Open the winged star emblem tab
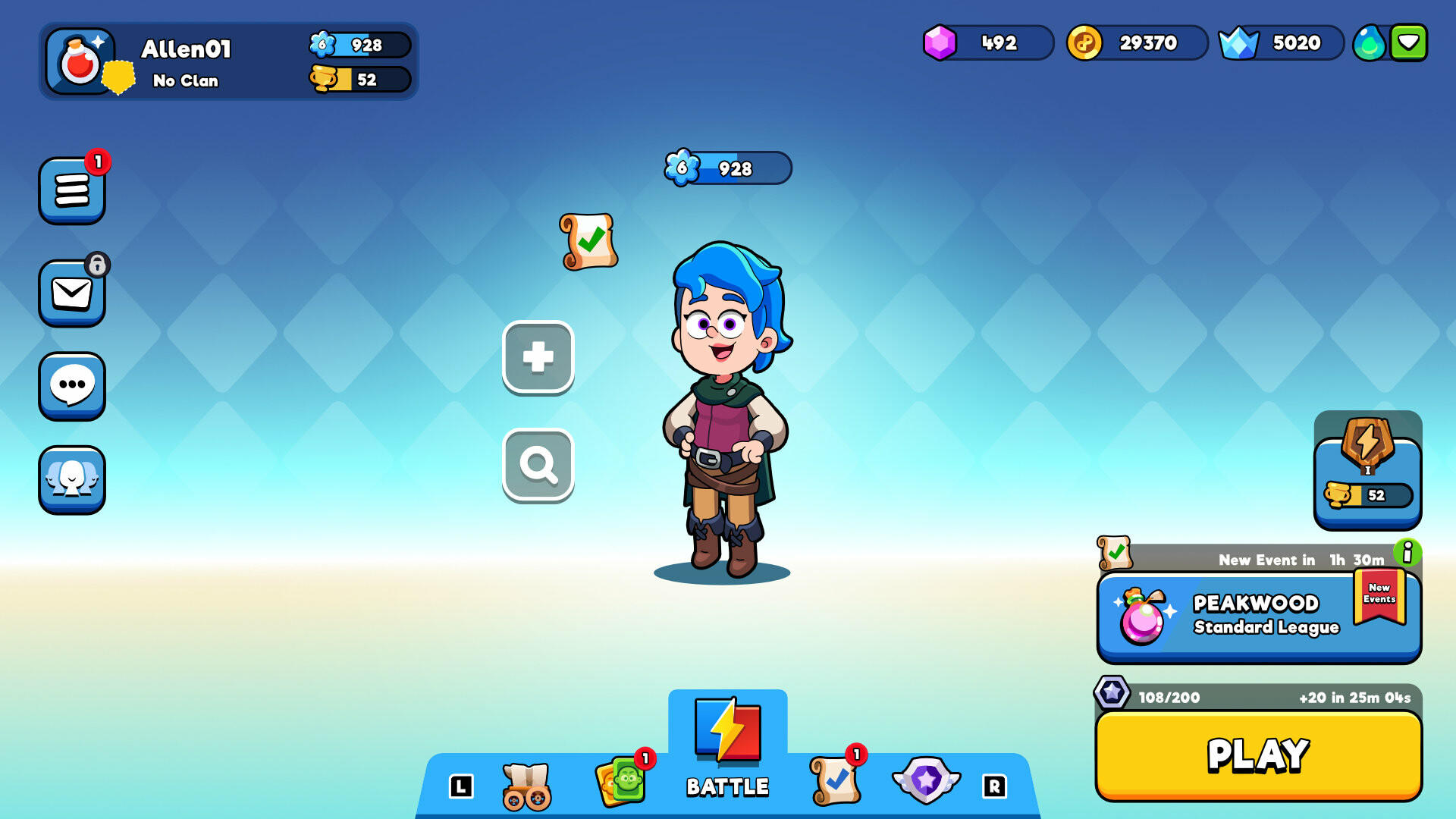 (925, 781)
